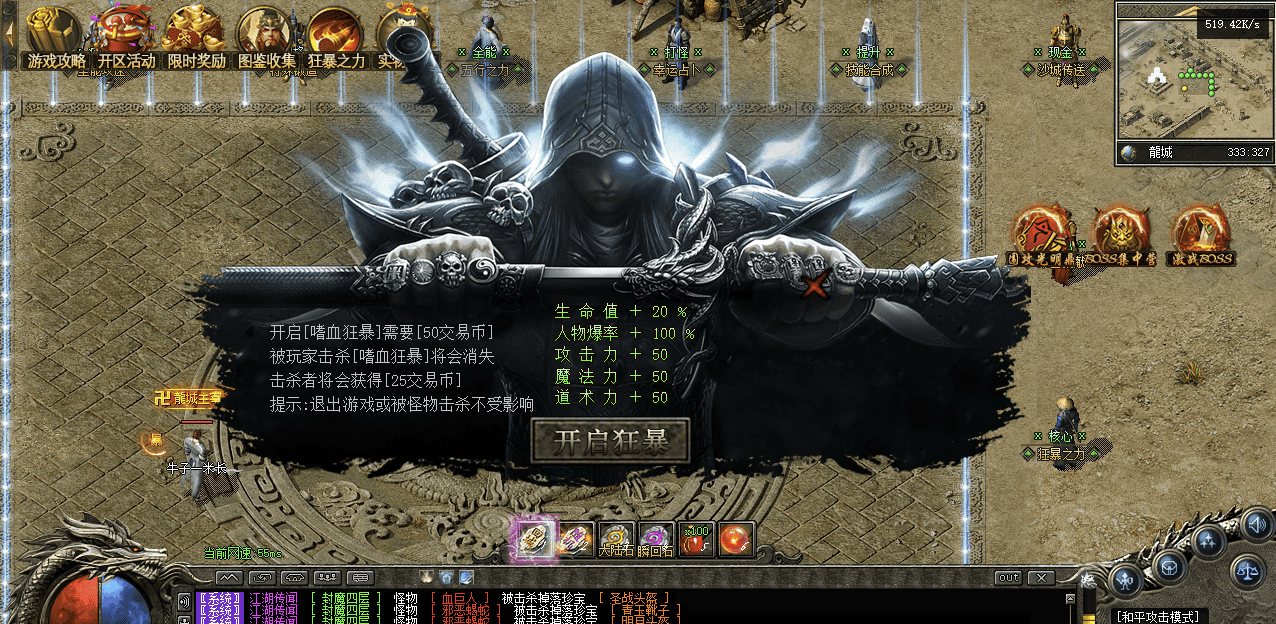Enter the 激战BOSS boss battle
Viewport: 1276px width, 624px height.
point(1199,236)
